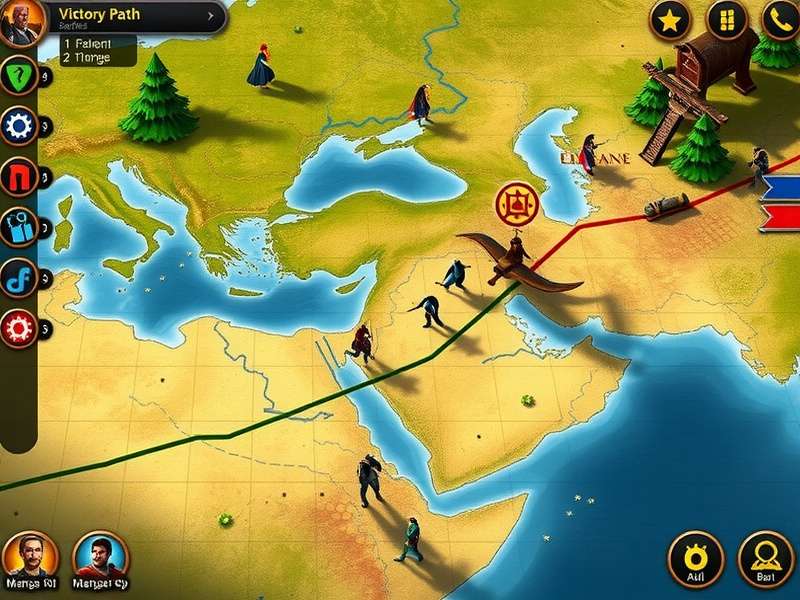Click the blue music-note swirl icon
Screen dimensions: 800x600
click(x=18, y=277)
